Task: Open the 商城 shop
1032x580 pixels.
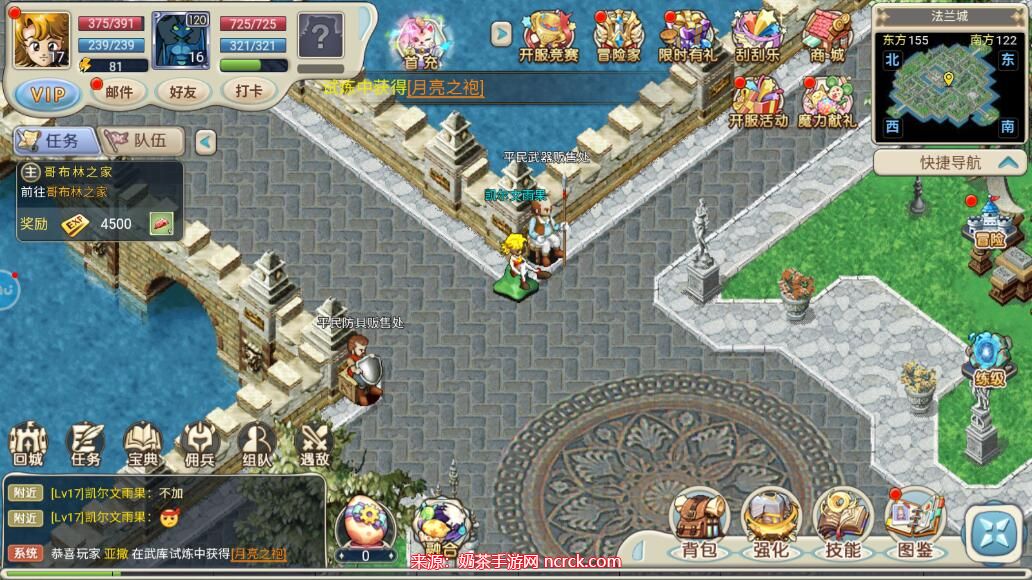Action: pos(826,36)
